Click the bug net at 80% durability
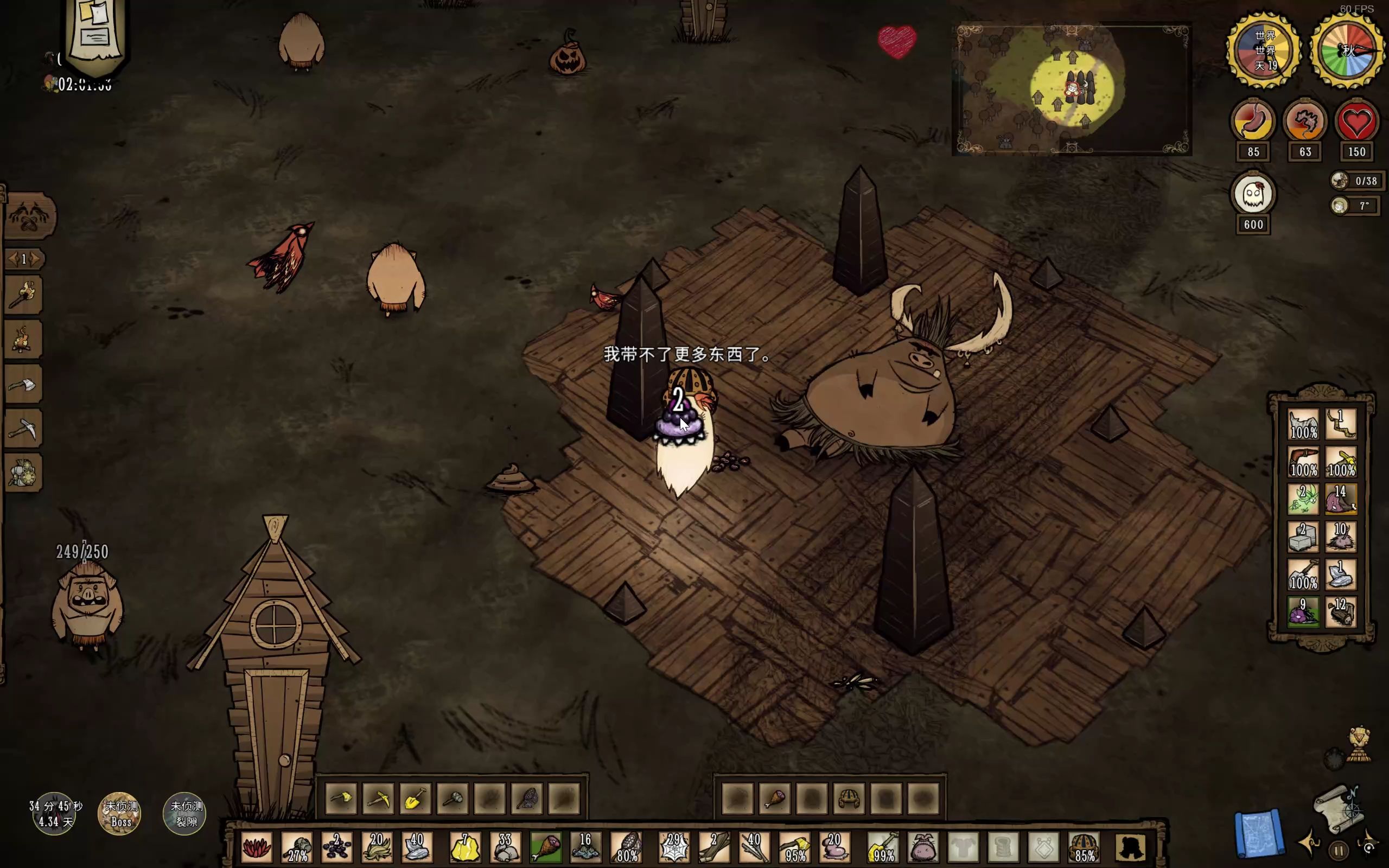This screenshot has height=868, width=1389. [627, 847]
